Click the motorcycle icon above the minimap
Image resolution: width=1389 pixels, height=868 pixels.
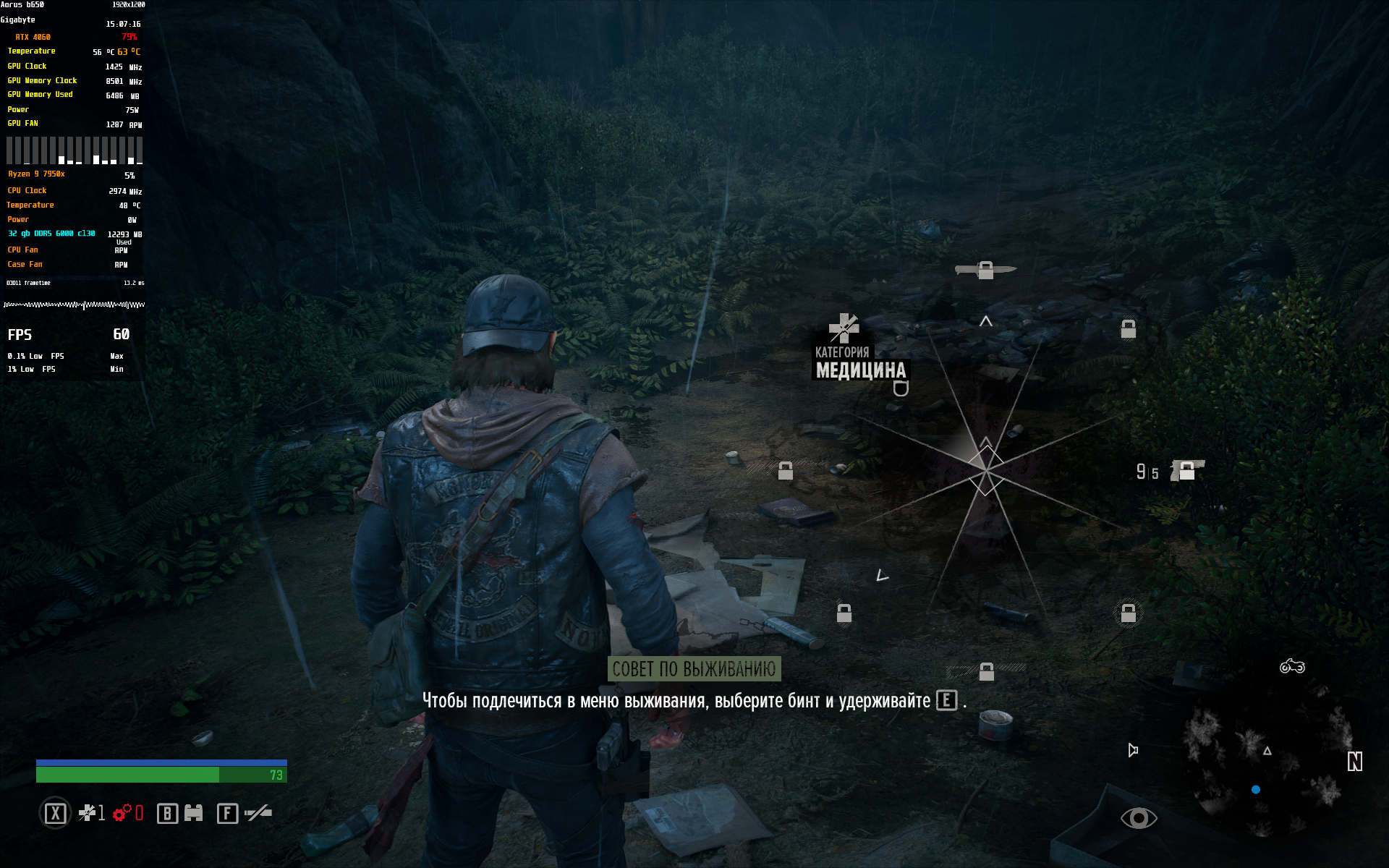coord(1292,666)
